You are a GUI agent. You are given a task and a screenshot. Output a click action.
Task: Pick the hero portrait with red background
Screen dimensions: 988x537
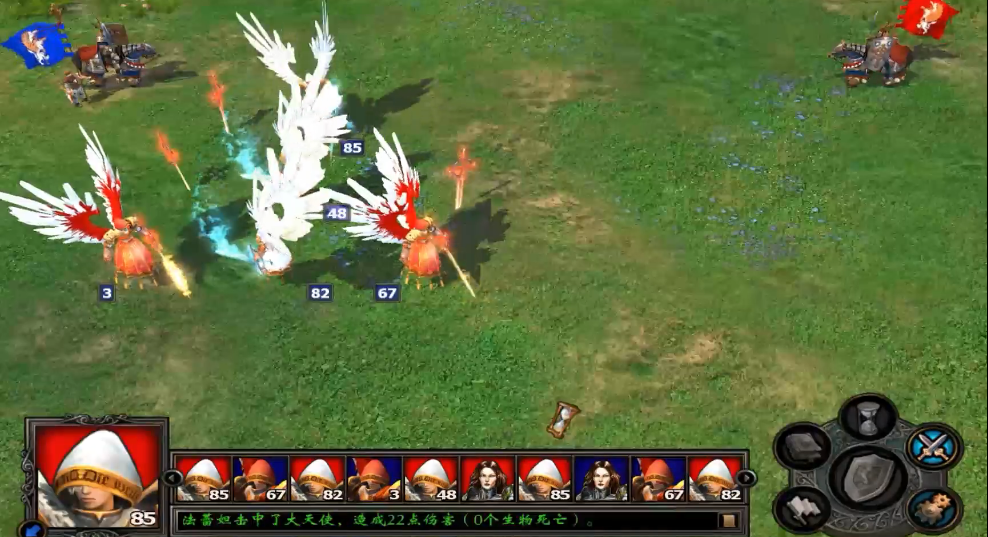pyautogui.click(x=488, y=478)
